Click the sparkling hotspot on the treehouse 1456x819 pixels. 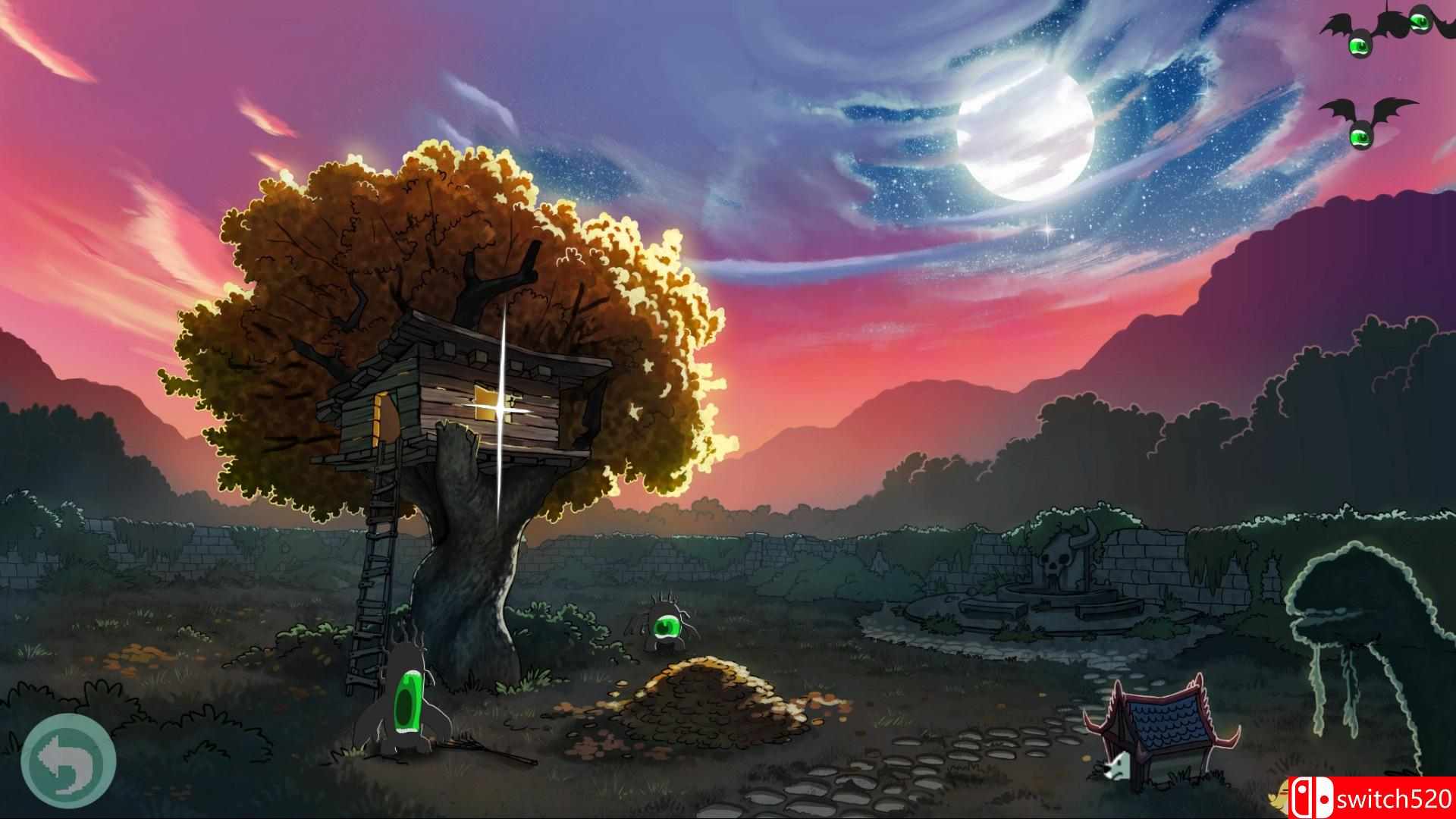point(500,409)
